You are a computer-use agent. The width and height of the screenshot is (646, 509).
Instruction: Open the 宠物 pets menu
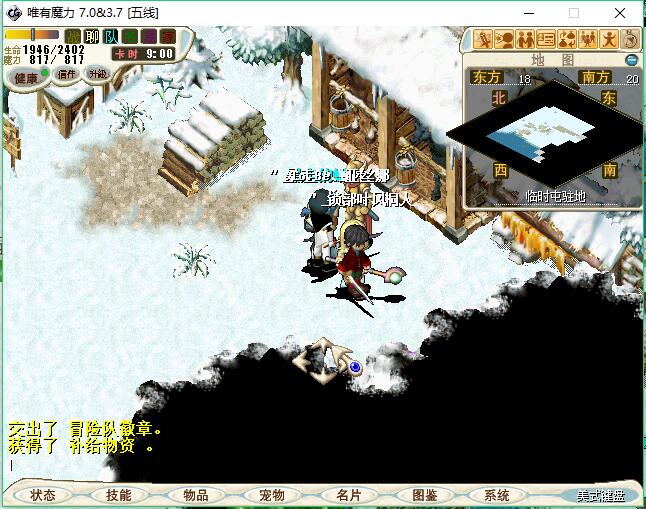coord(271,495)
